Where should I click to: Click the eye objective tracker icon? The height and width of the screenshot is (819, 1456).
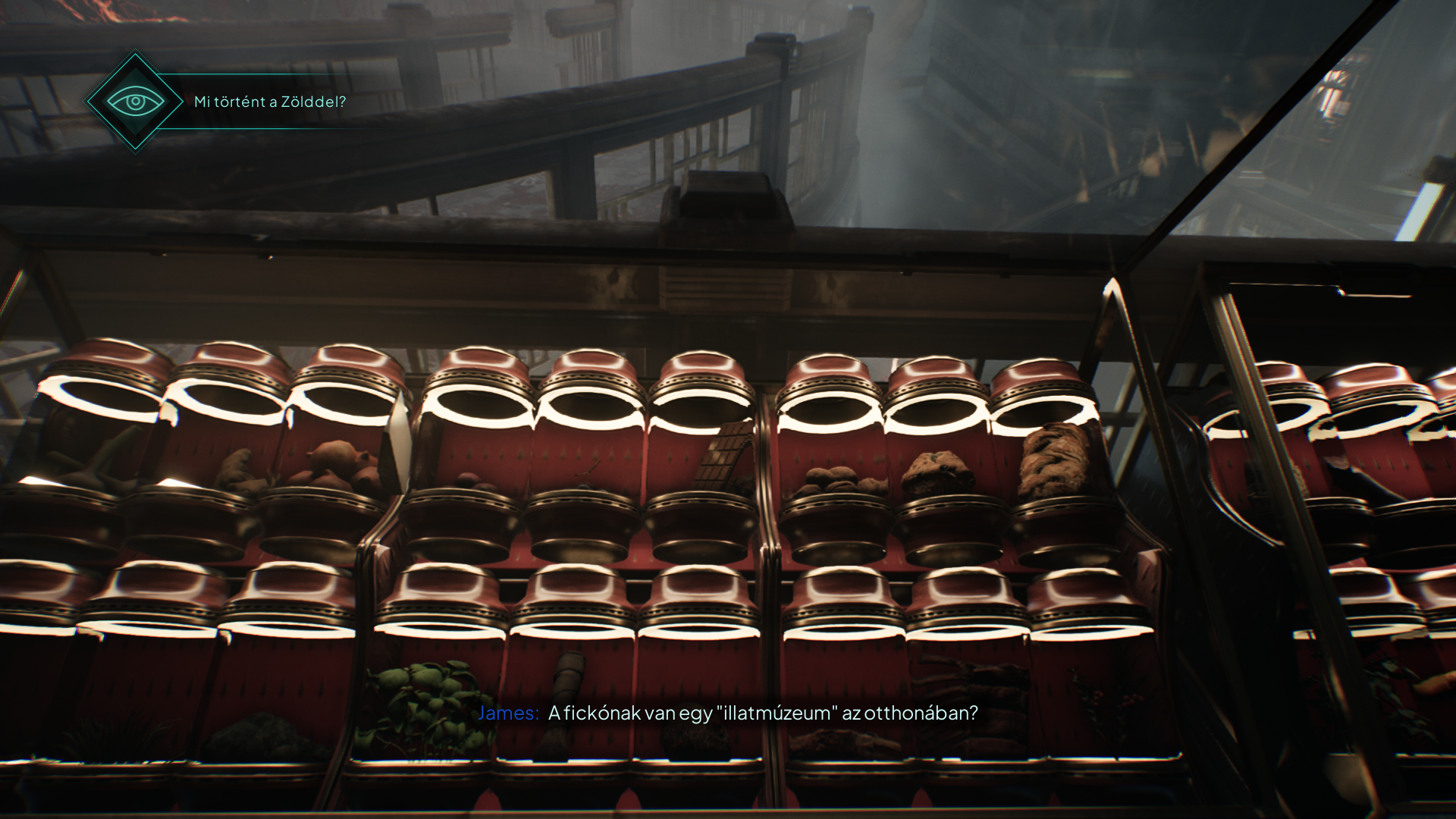click(135, 102)
